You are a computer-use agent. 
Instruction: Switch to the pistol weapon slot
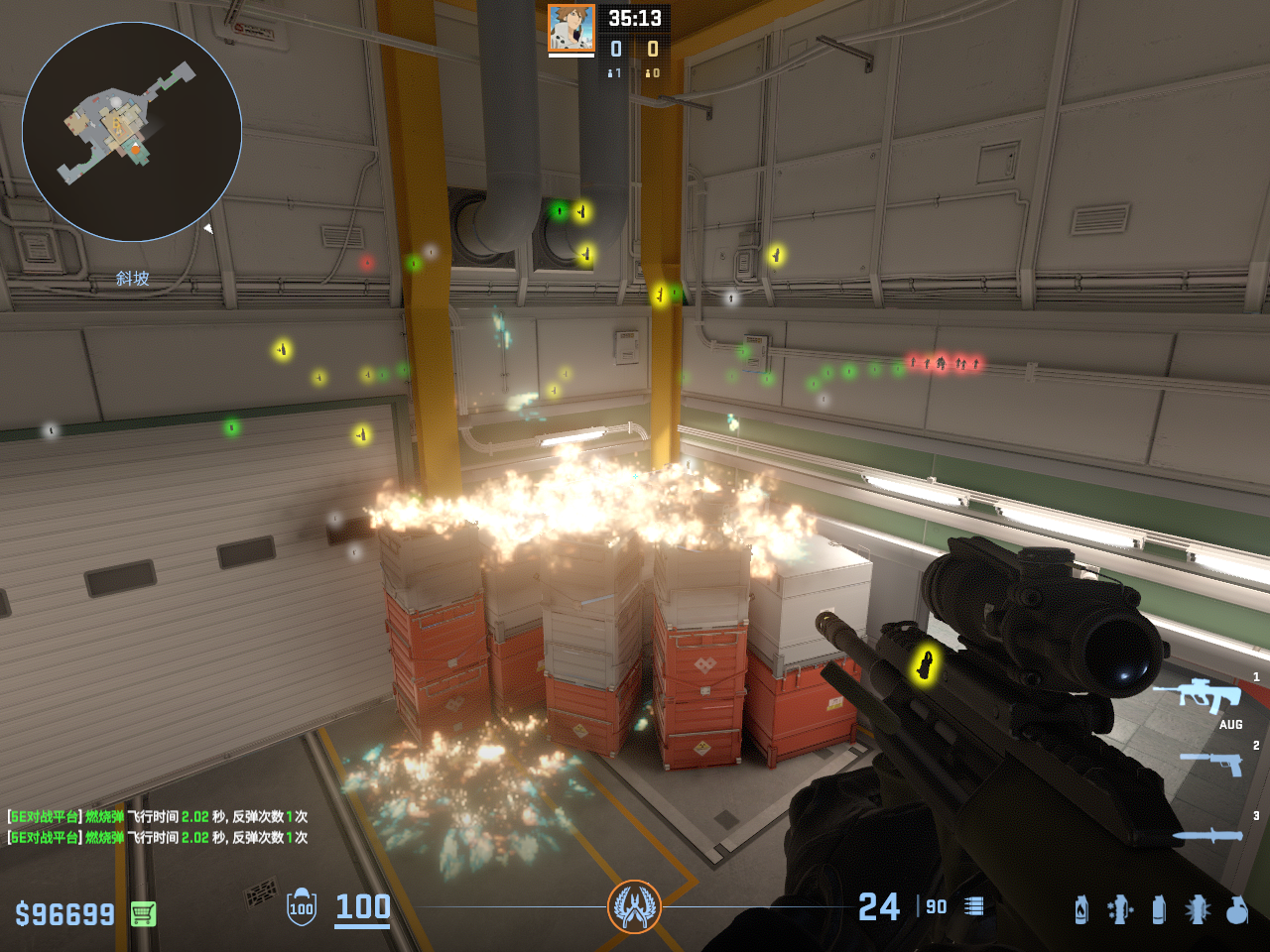[x=1211, y=763]
